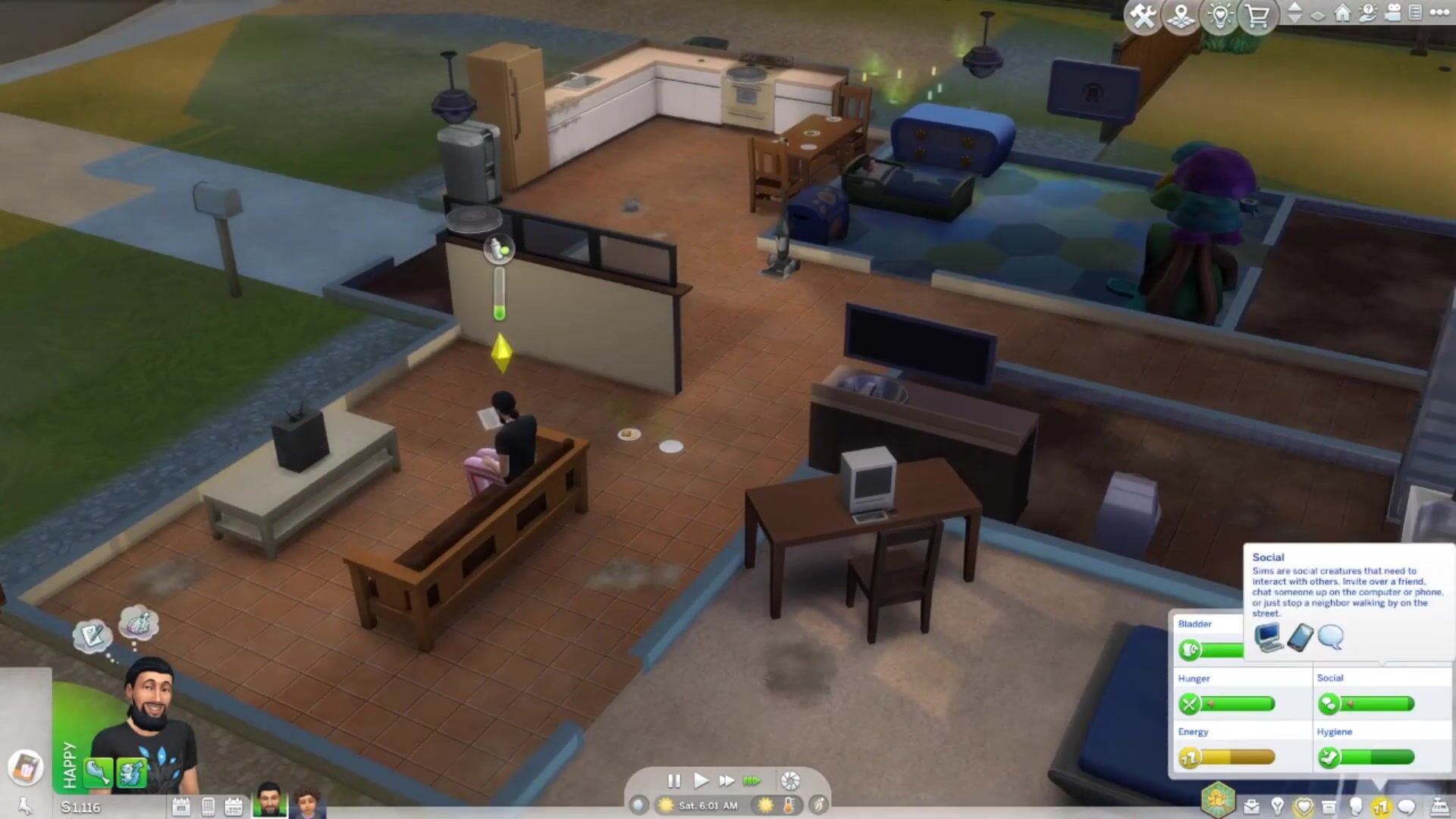Open the heart-shaped Relationships tab
Screen dimensions: 1456x819
click(1304, 807)
